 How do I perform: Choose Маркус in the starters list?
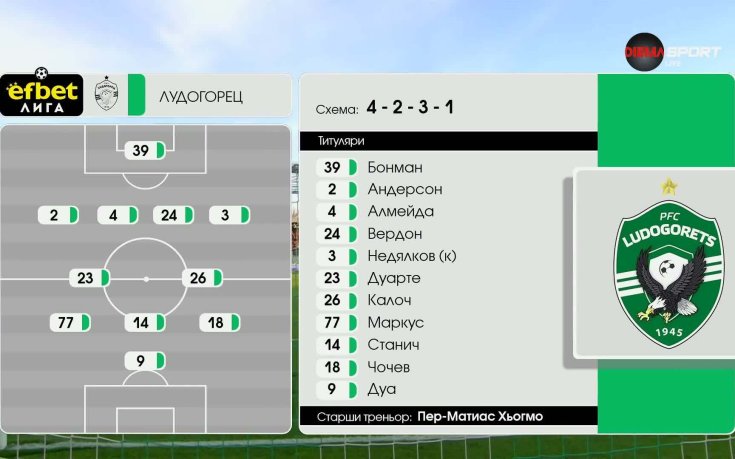click(395, 322)
